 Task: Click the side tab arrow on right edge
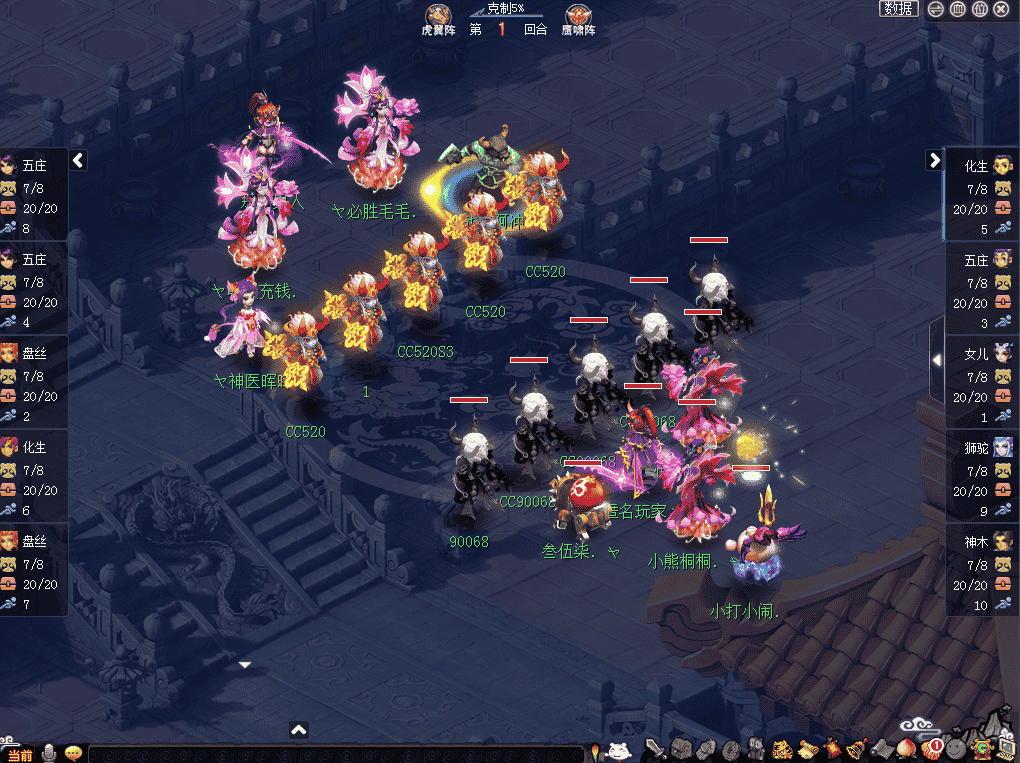click(x=936, y=359)
